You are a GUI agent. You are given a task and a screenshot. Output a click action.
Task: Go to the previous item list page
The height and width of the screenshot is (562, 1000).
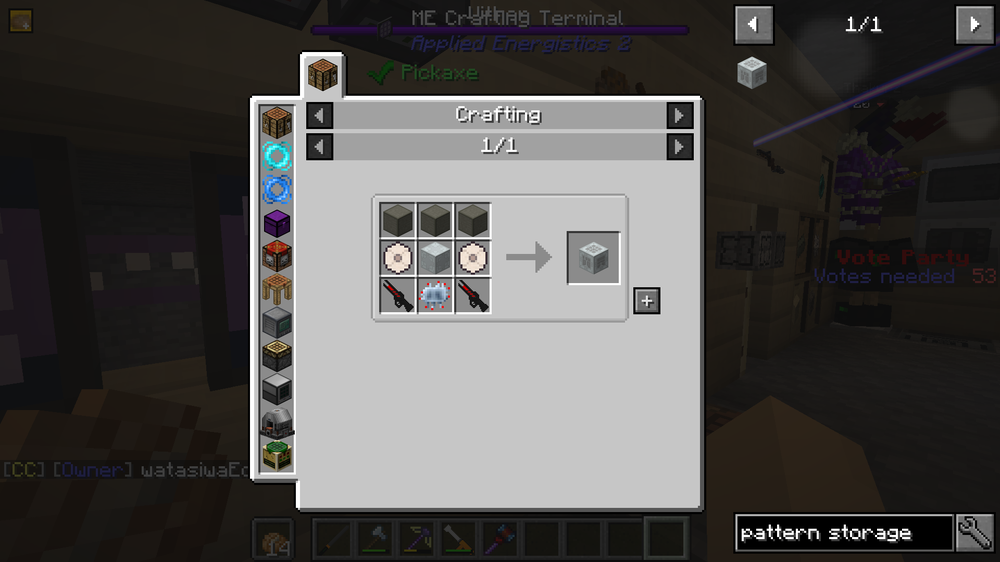coord(753,24)
